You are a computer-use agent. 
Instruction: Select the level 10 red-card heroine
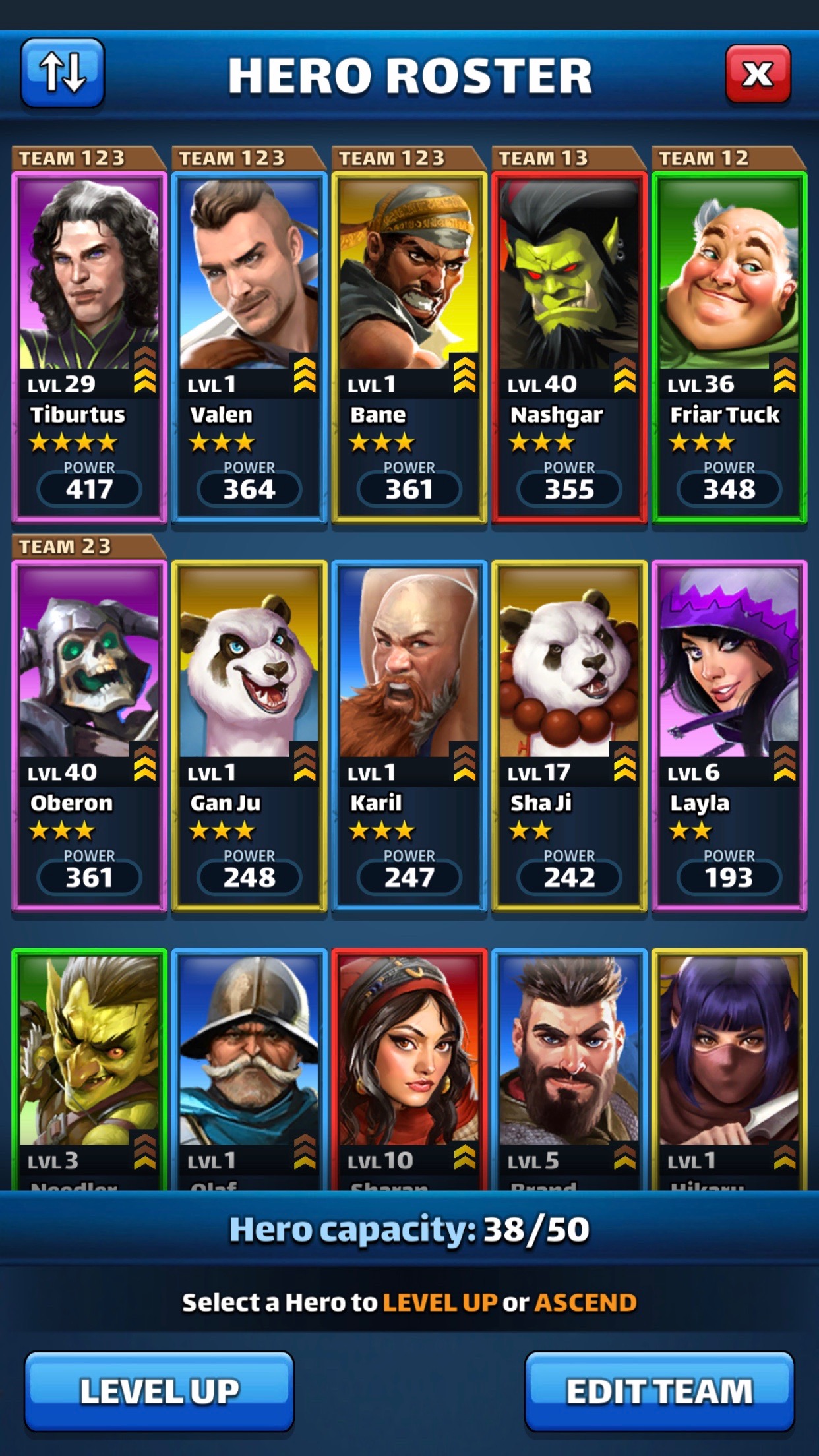coord(409,1068)
